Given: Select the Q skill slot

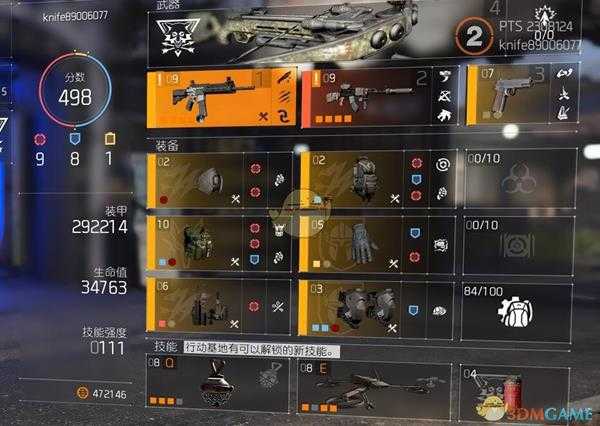Looking at the screenshot, I should click(x=220, y=384).
